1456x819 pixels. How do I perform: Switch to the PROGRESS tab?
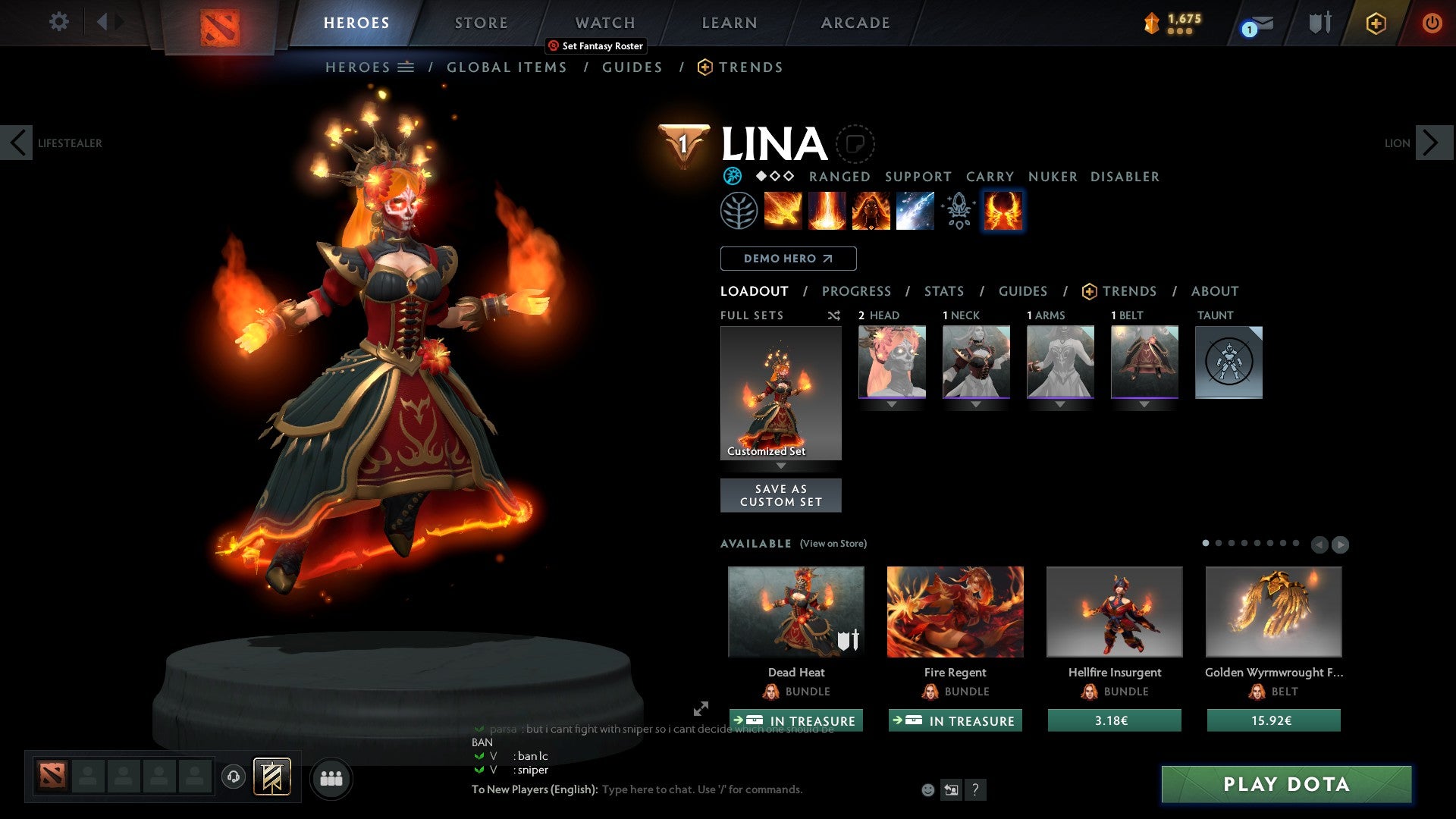click(x=857, y=291)
